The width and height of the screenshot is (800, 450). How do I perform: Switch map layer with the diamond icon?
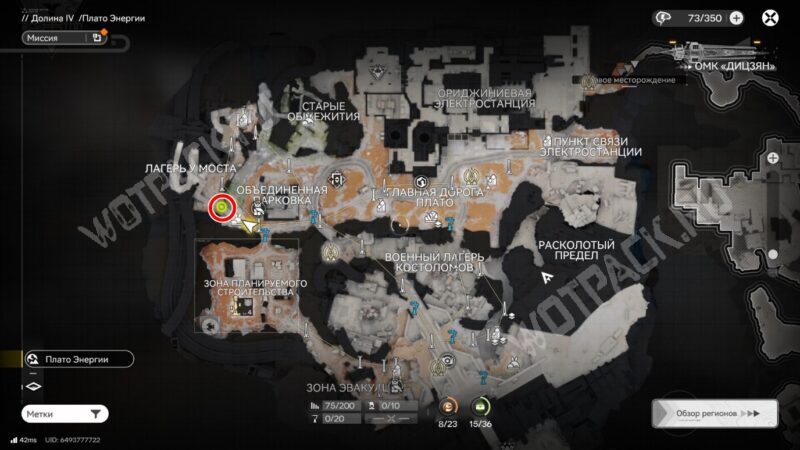point(32,387)
